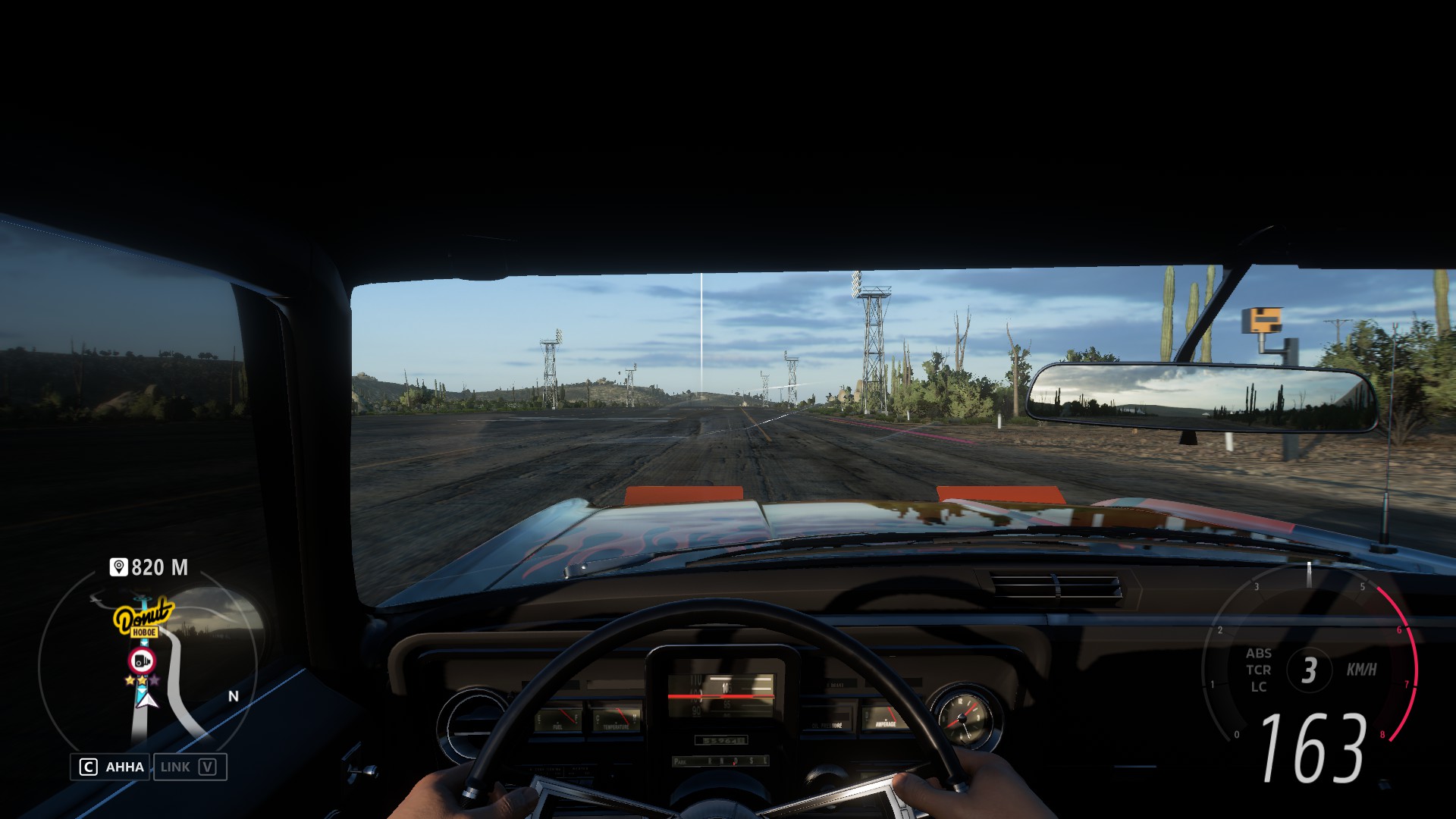The width and height of the screenshot is (1456, 819).
Task: Select the Donut marker on the minimap
Action: [143, 618]
